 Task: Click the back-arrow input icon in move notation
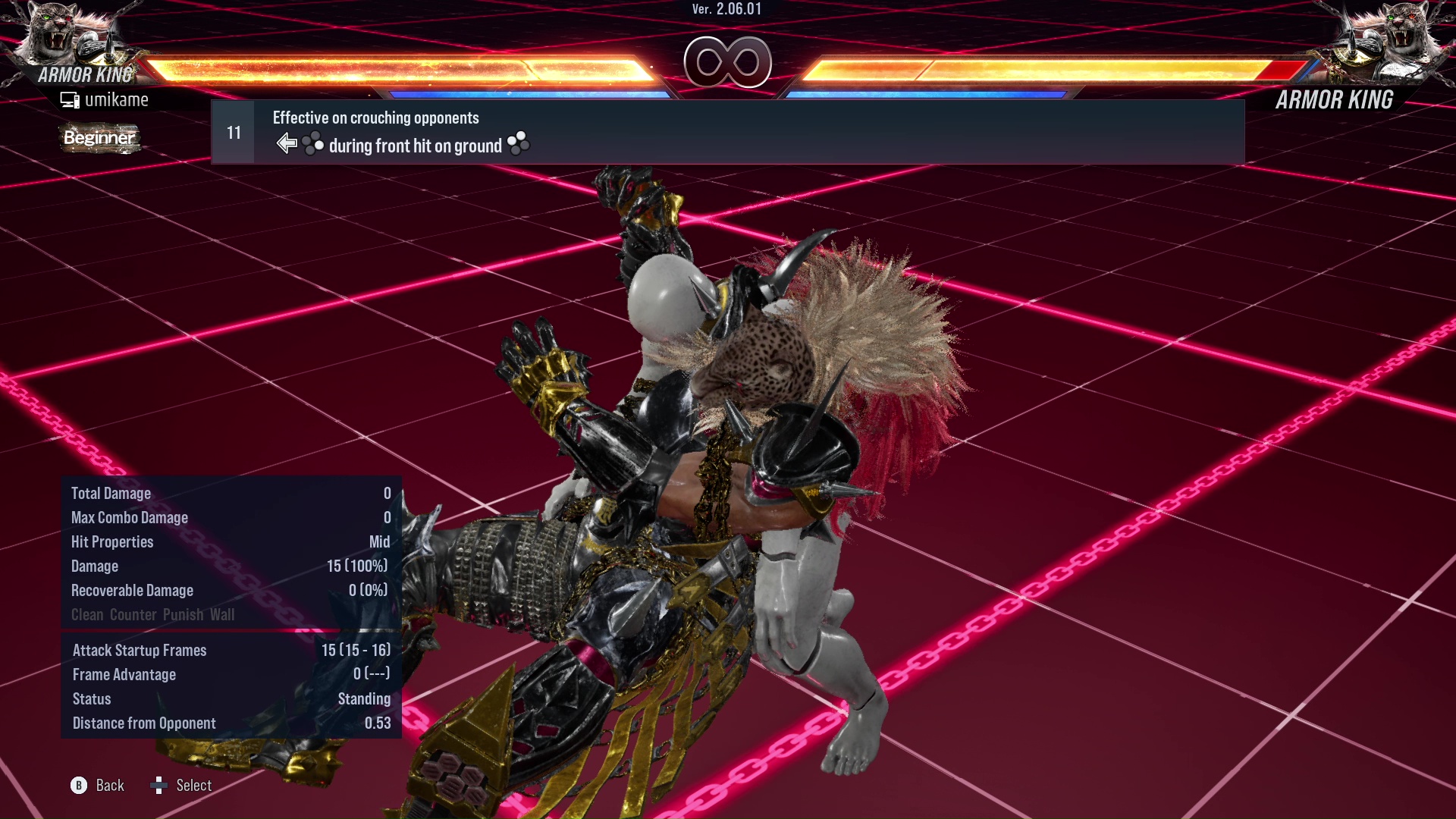tap(287, 143)
